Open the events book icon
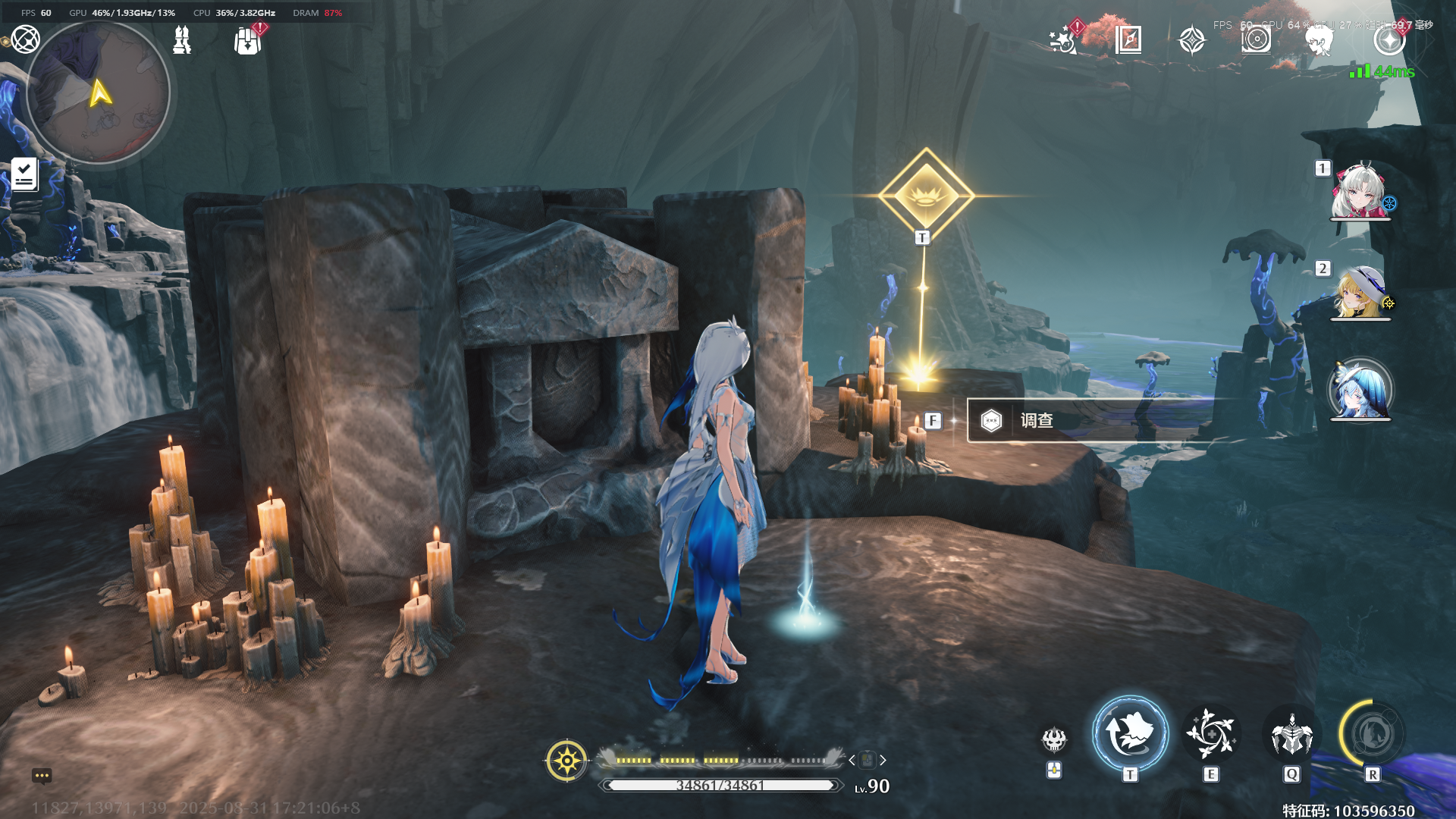The width and height of the screenshot is (1456, 819). pyautogui.click(x=1128, y=39)
